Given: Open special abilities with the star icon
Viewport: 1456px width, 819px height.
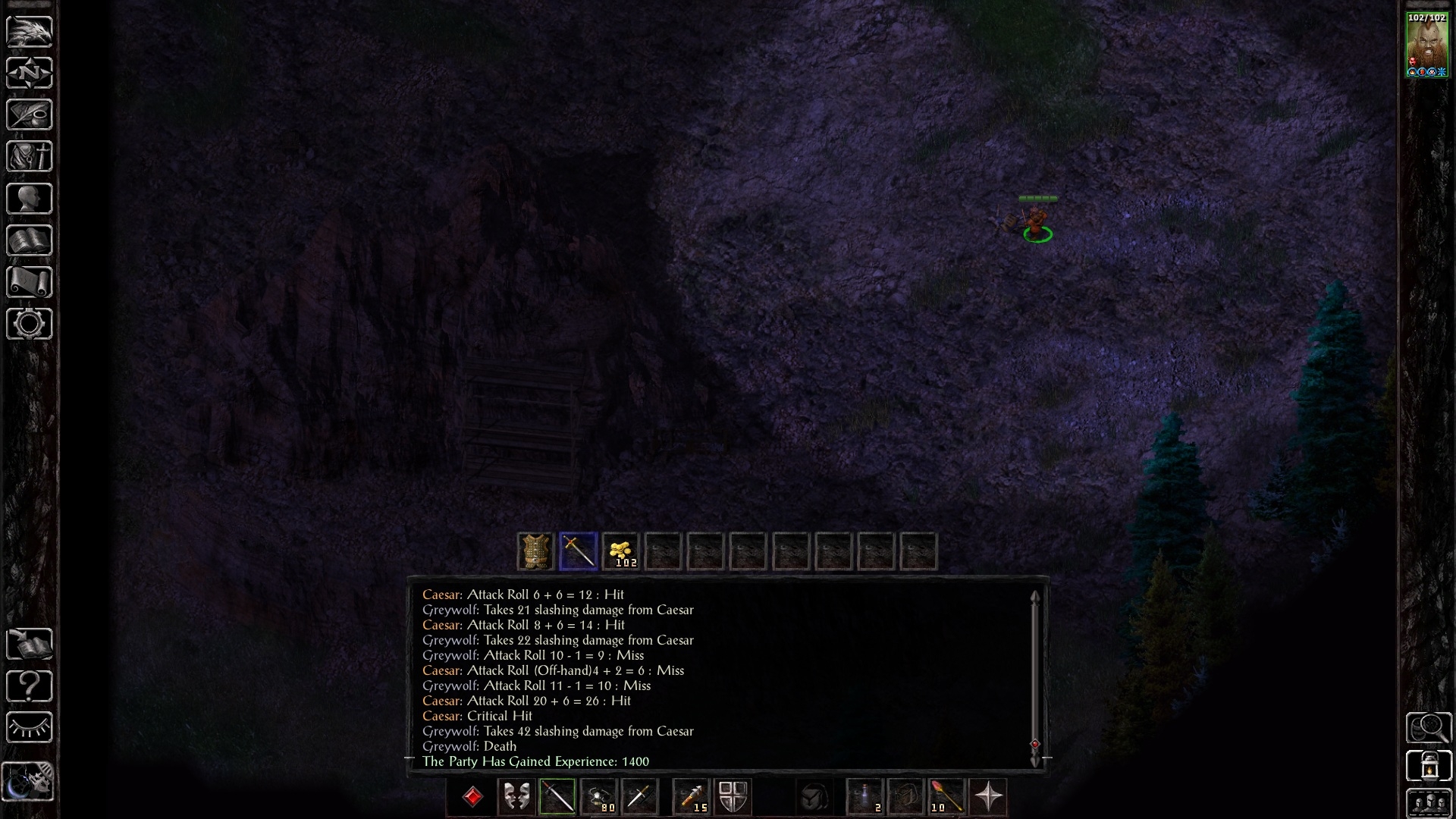Looking at the screenshot, I should click(x=988, y=797).
